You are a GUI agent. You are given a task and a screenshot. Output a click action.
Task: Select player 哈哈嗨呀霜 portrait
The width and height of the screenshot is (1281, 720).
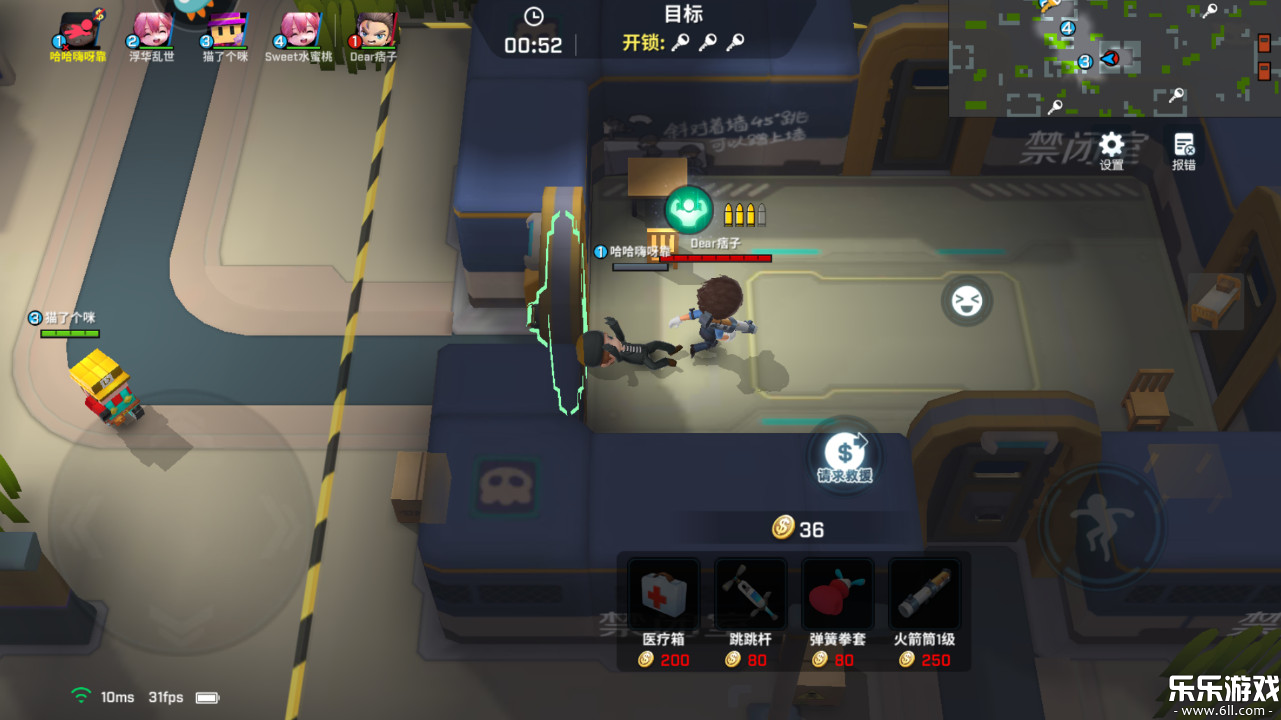pos(79,30)
